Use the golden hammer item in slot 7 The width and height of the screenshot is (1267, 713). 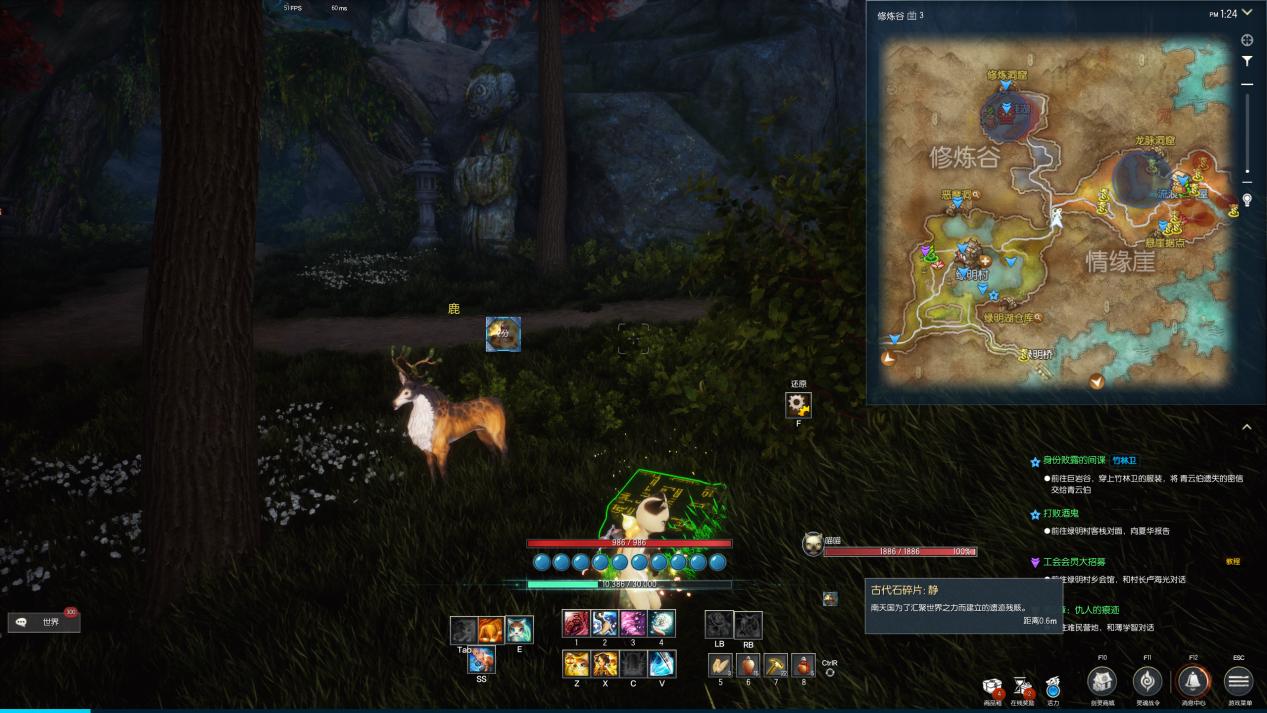[776, 665]
